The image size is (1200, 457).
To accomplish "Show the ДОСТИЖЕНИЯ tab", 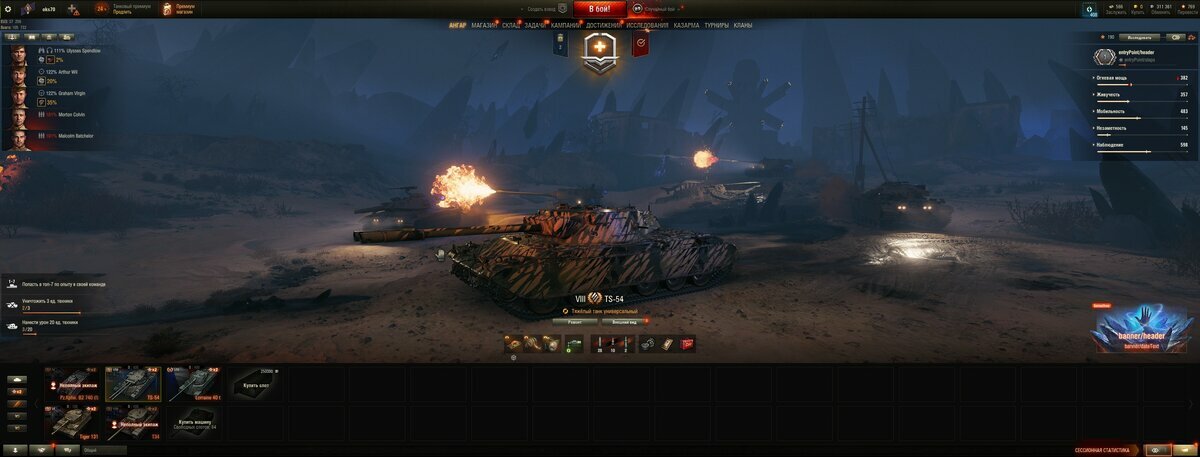I will coord(604,25).
